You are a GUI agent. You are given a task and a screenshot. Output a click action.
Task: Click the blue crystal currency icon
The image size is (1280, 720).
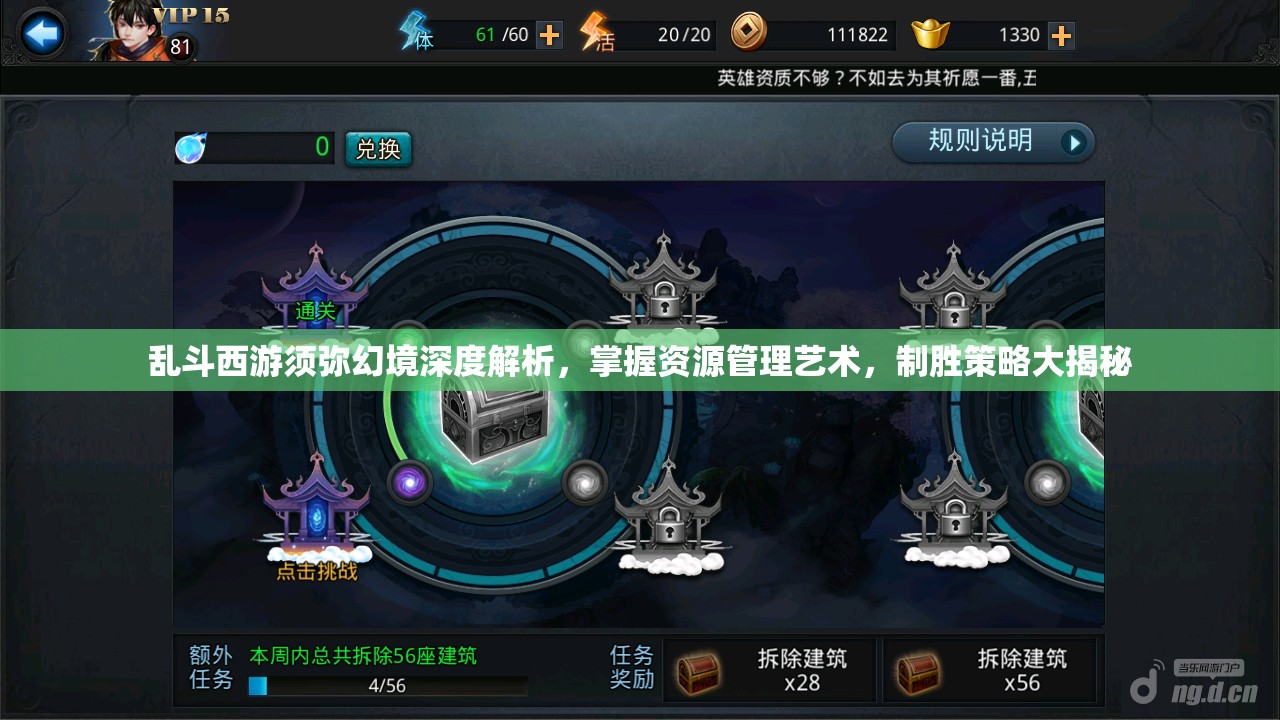click(x=190, y=148)
